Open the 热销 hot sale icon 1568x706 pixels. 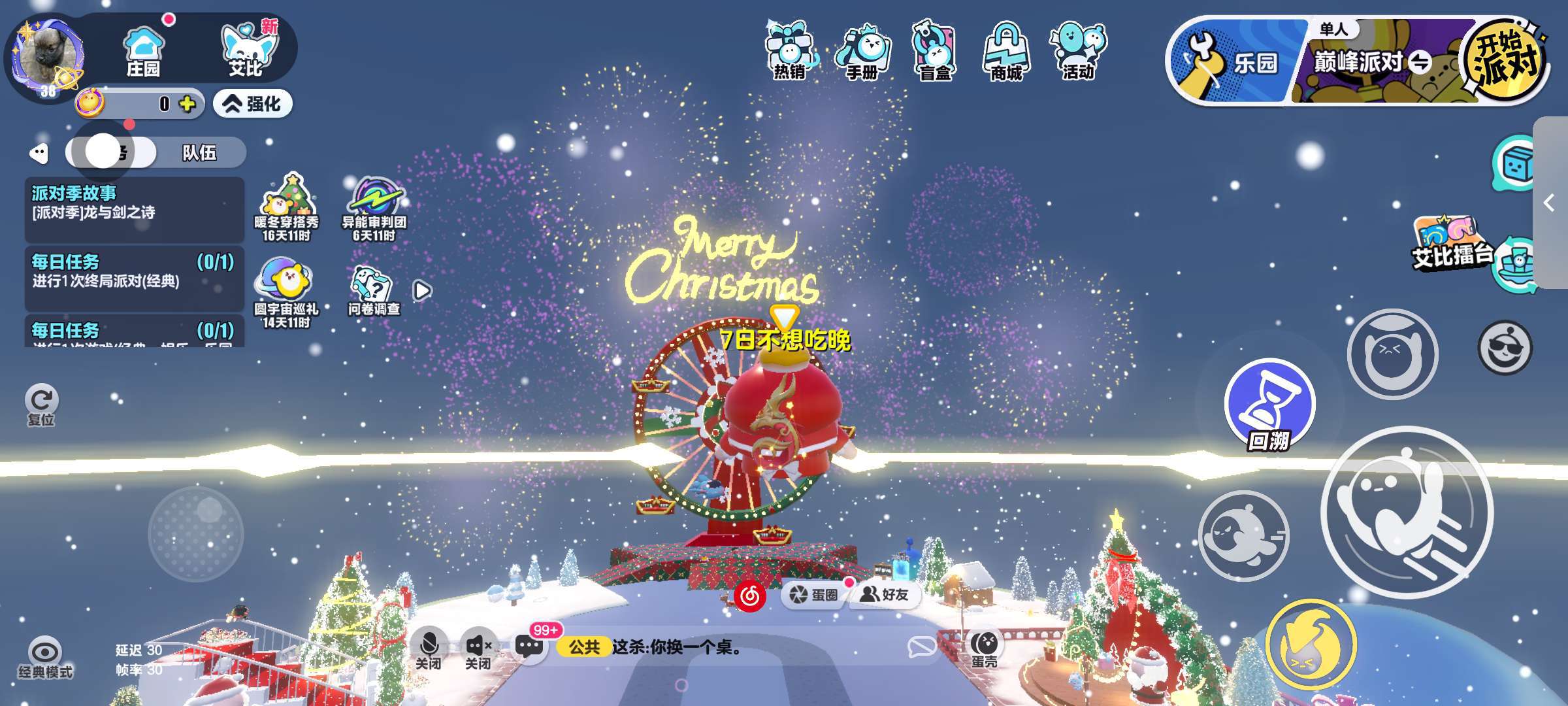point(790,51)
